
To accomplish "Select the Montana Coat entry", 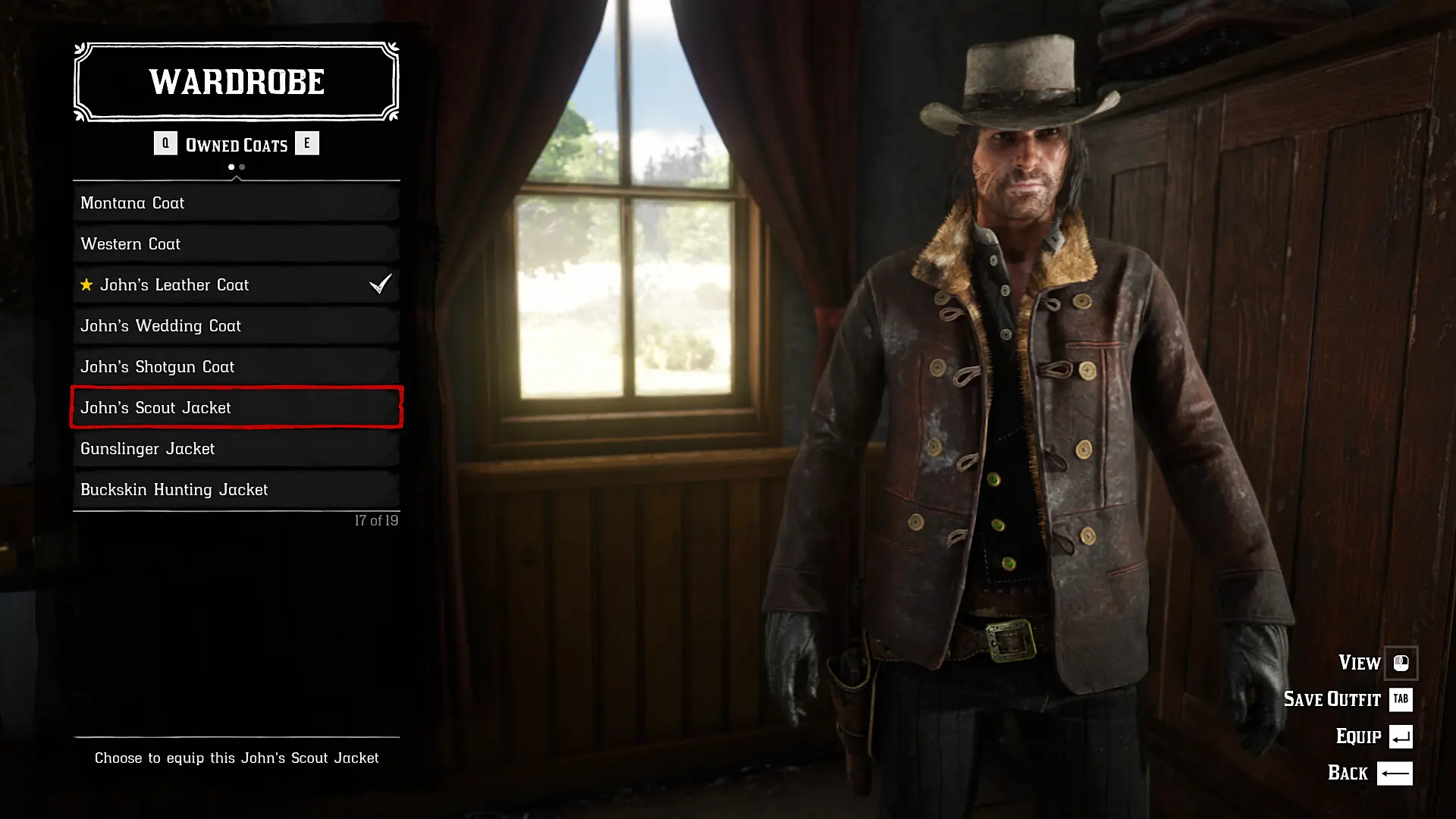I will point(236,203).
